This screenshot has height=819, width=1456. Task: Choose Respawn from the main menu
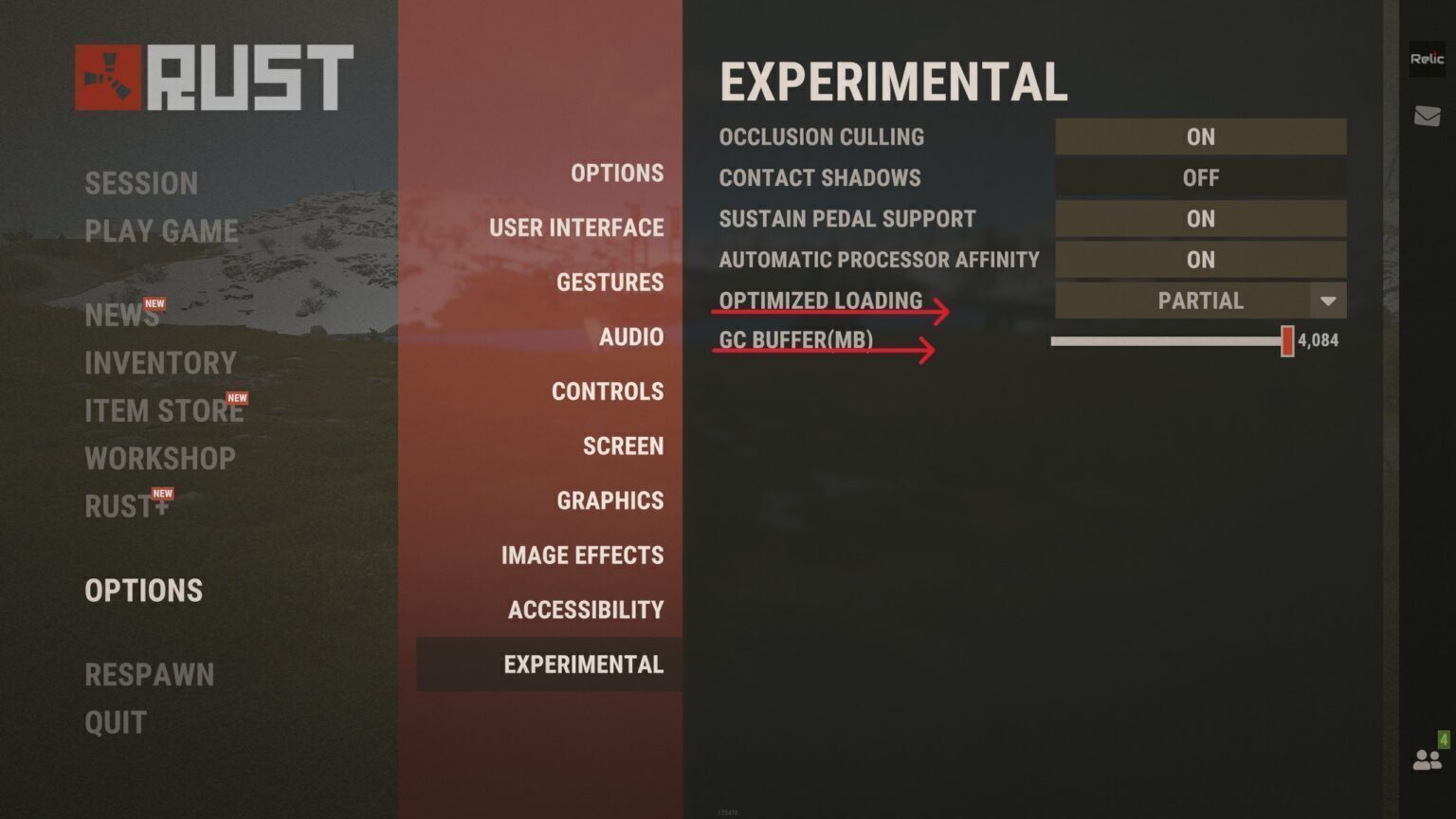point(150,675)
